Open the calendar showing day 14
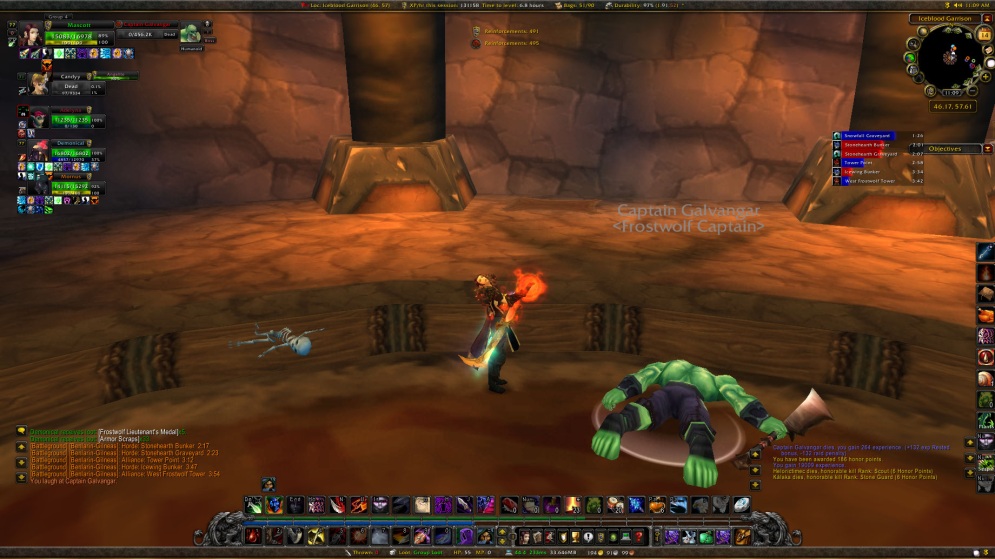This screenshot has height=559, width=995. (x=984, y=35)
